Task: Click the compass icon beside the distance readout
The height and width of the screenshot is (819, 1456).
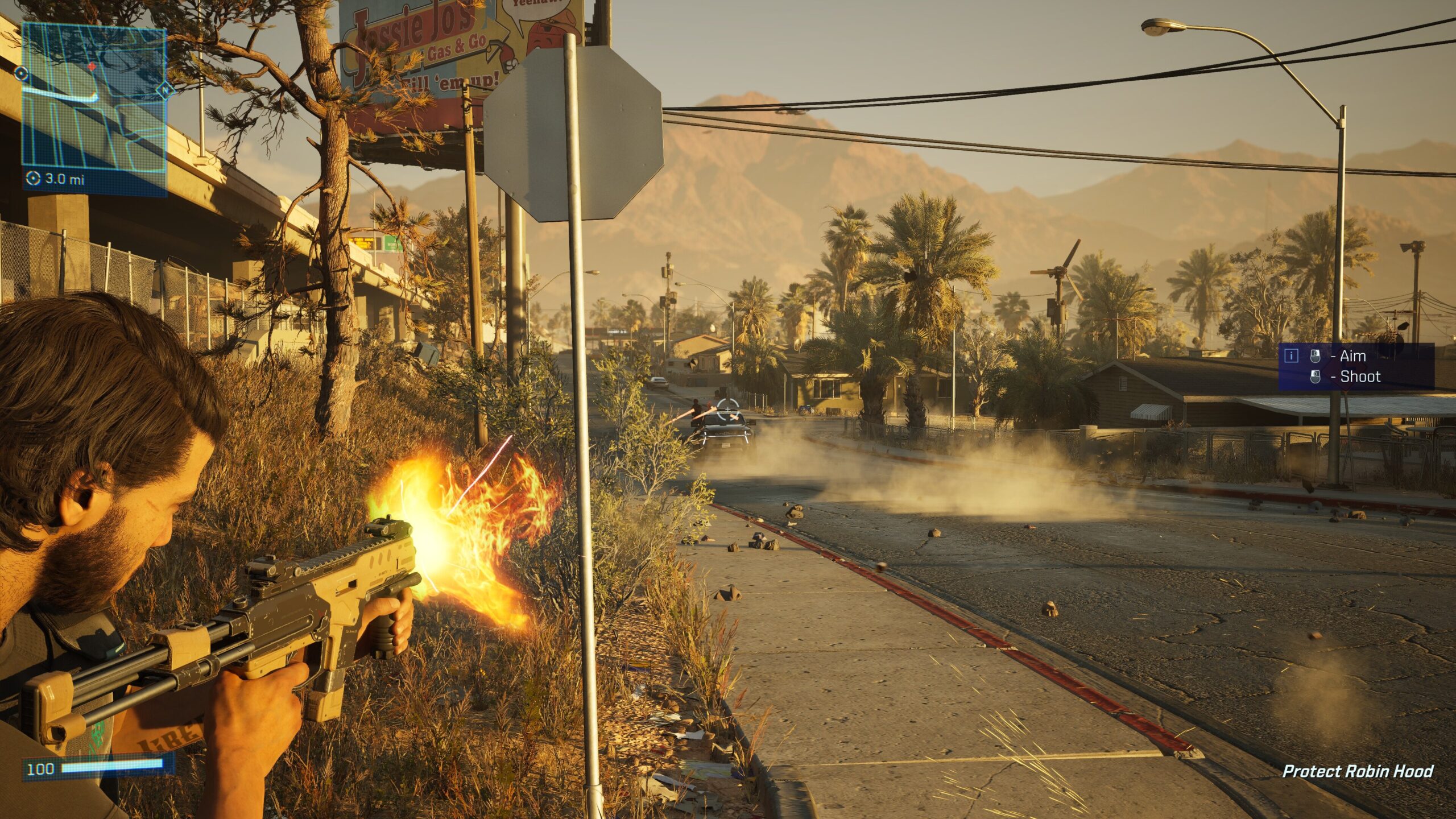Action: [x=34, y=177]
